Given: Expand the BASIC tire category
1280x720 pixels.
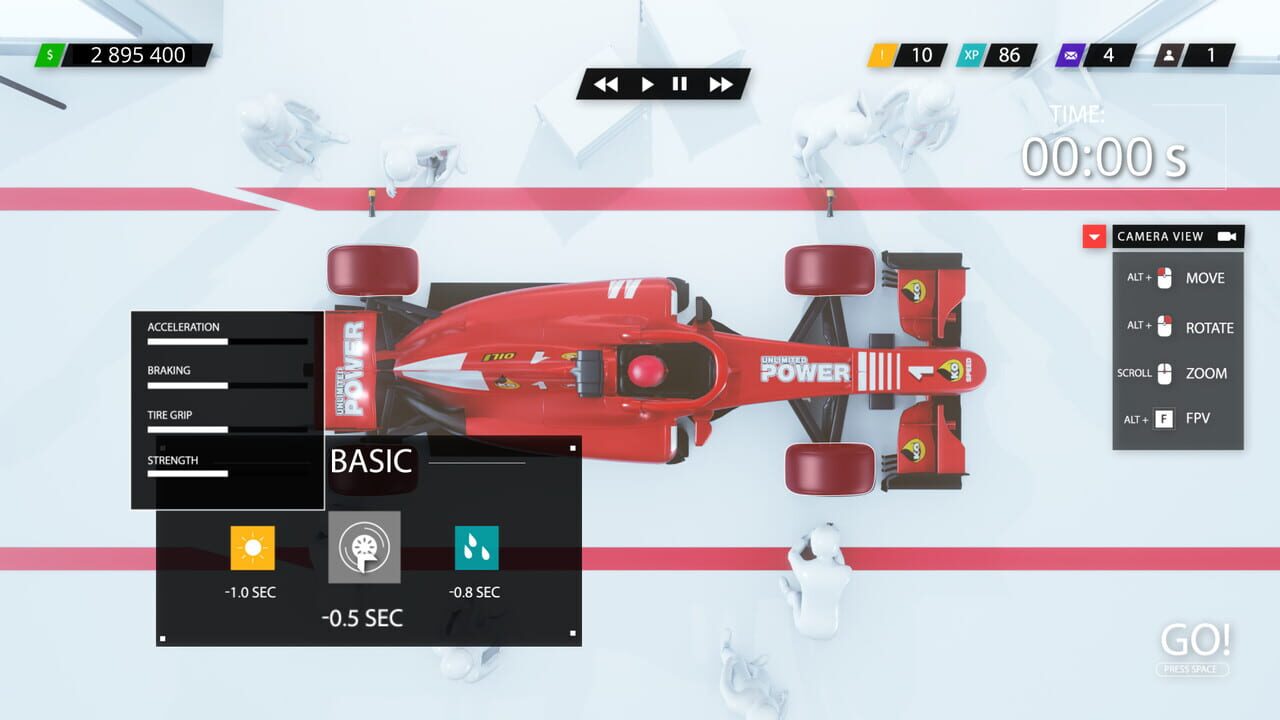Looking at the screenshot, I should 371,462.
